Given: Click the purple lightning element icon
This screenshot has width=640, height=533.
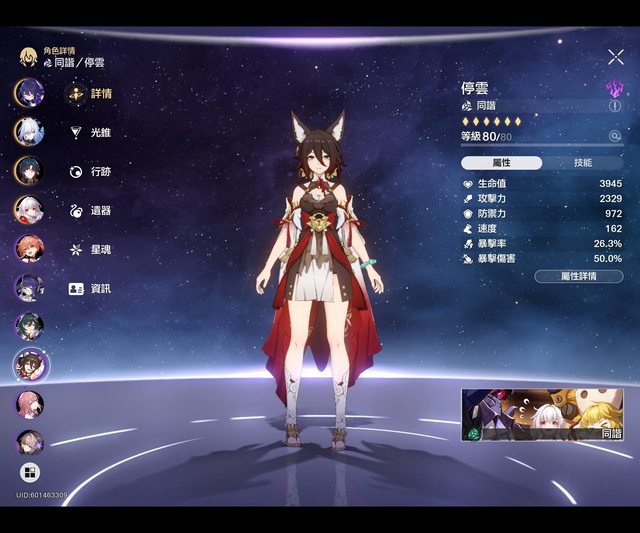Looking at the screenshot, I should click(614, 88).
